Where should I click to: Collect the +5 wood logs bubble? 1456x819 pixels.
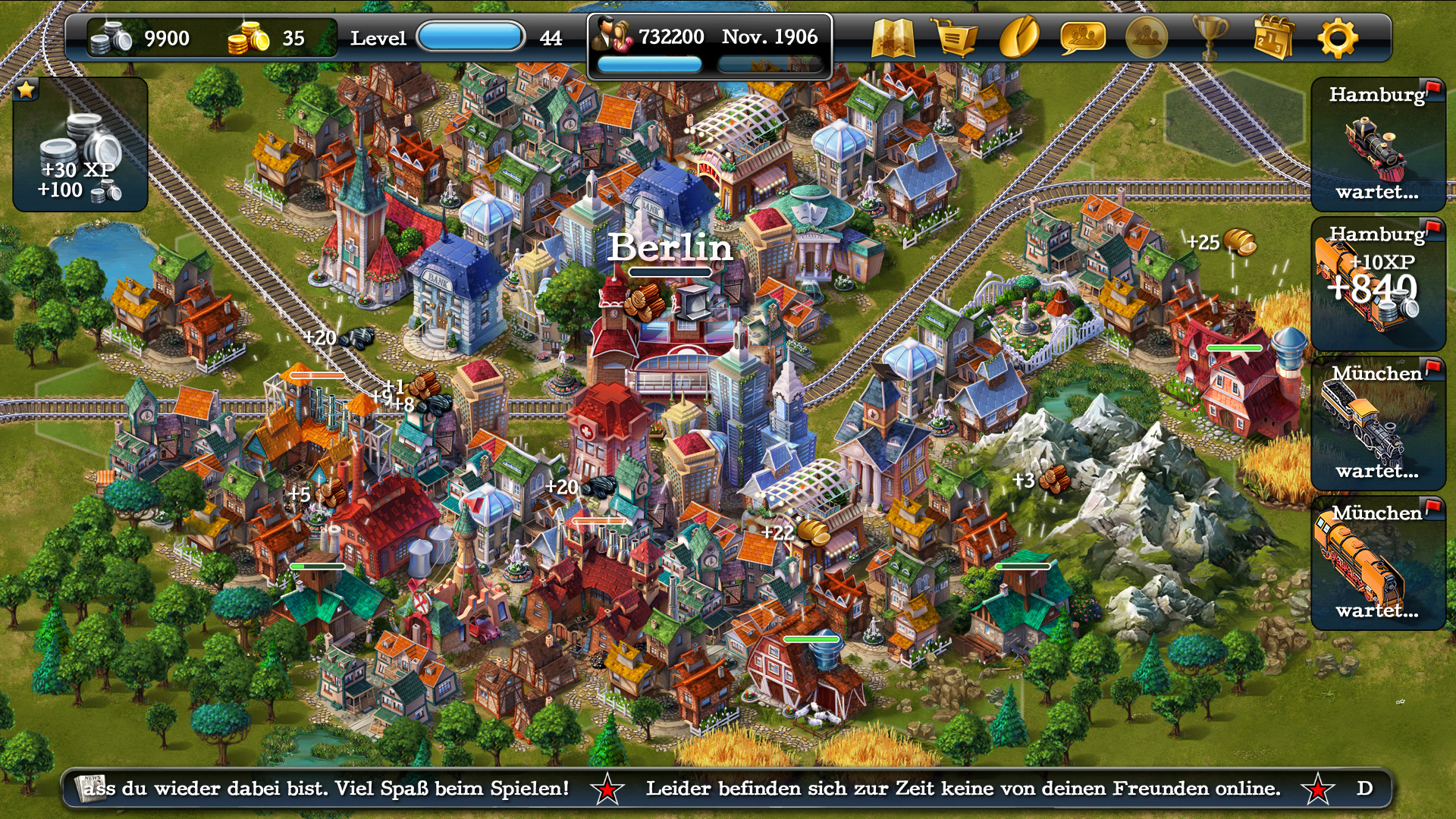(x=328, y=494)
